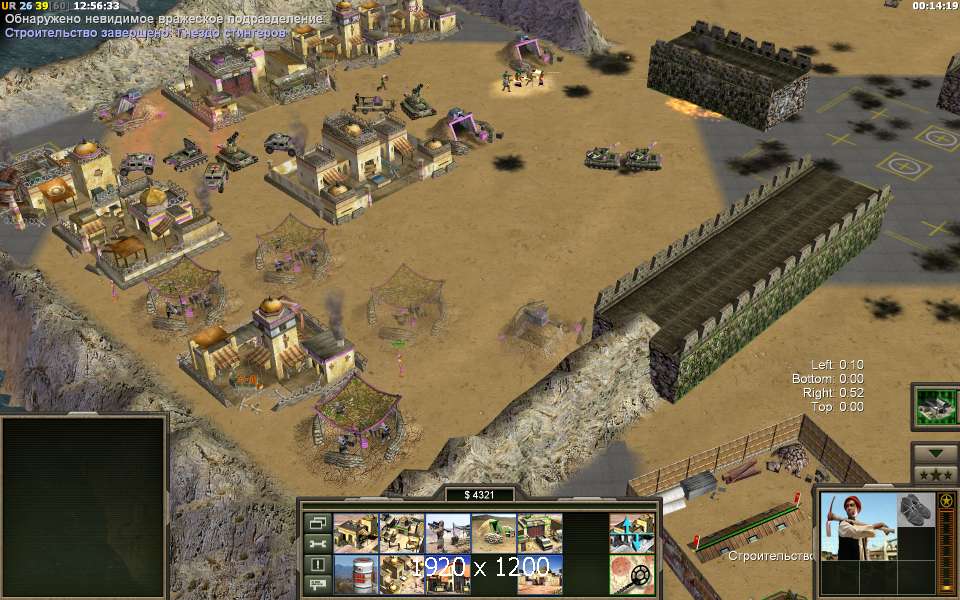The image size is (960, 600).
Task: Choose the last building icon in bottom row
Action: (538, 575)
